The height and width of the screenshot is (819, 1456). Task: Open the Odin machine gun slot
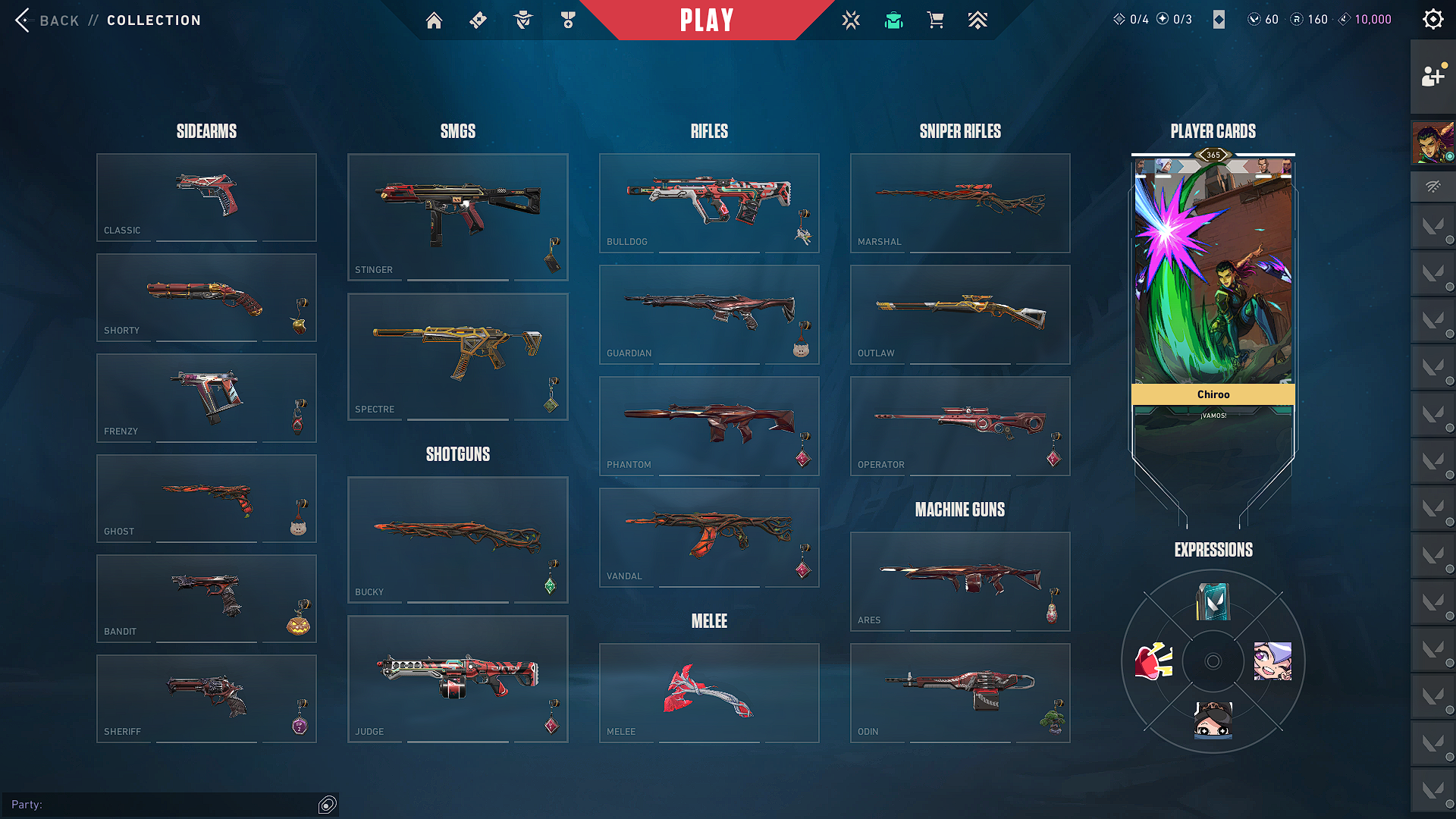pos(960,692)
